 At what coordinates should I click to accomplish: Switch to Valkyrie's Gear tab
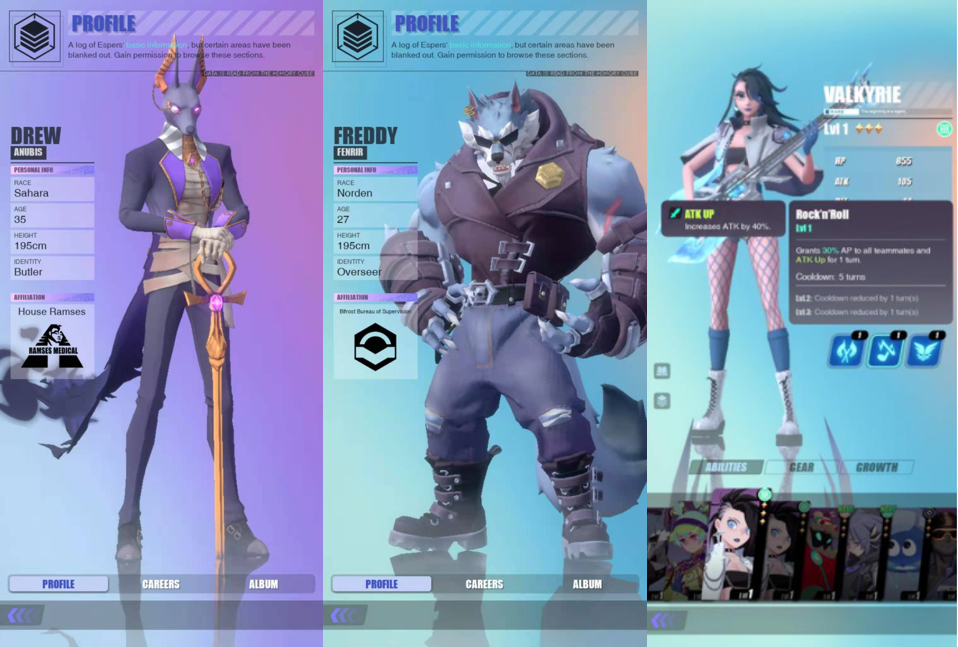pos(801,467)
